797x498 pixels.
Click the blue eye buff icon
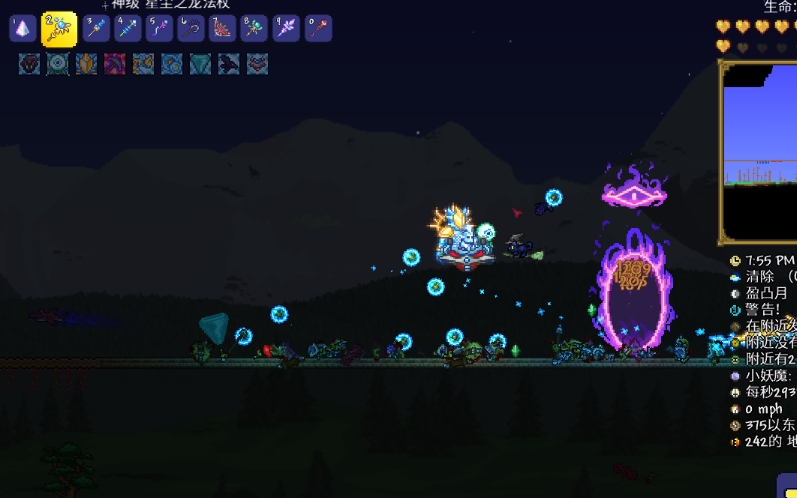tap(58, 65)
